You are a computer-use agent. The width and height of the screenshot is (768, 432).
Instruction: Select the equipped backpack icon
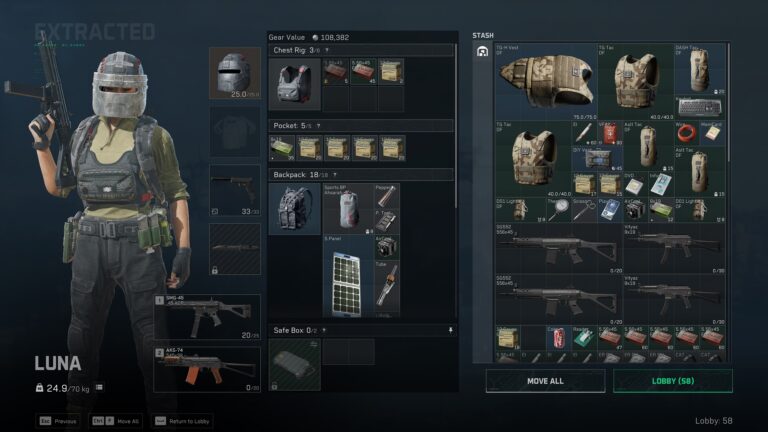coord(294,208)
